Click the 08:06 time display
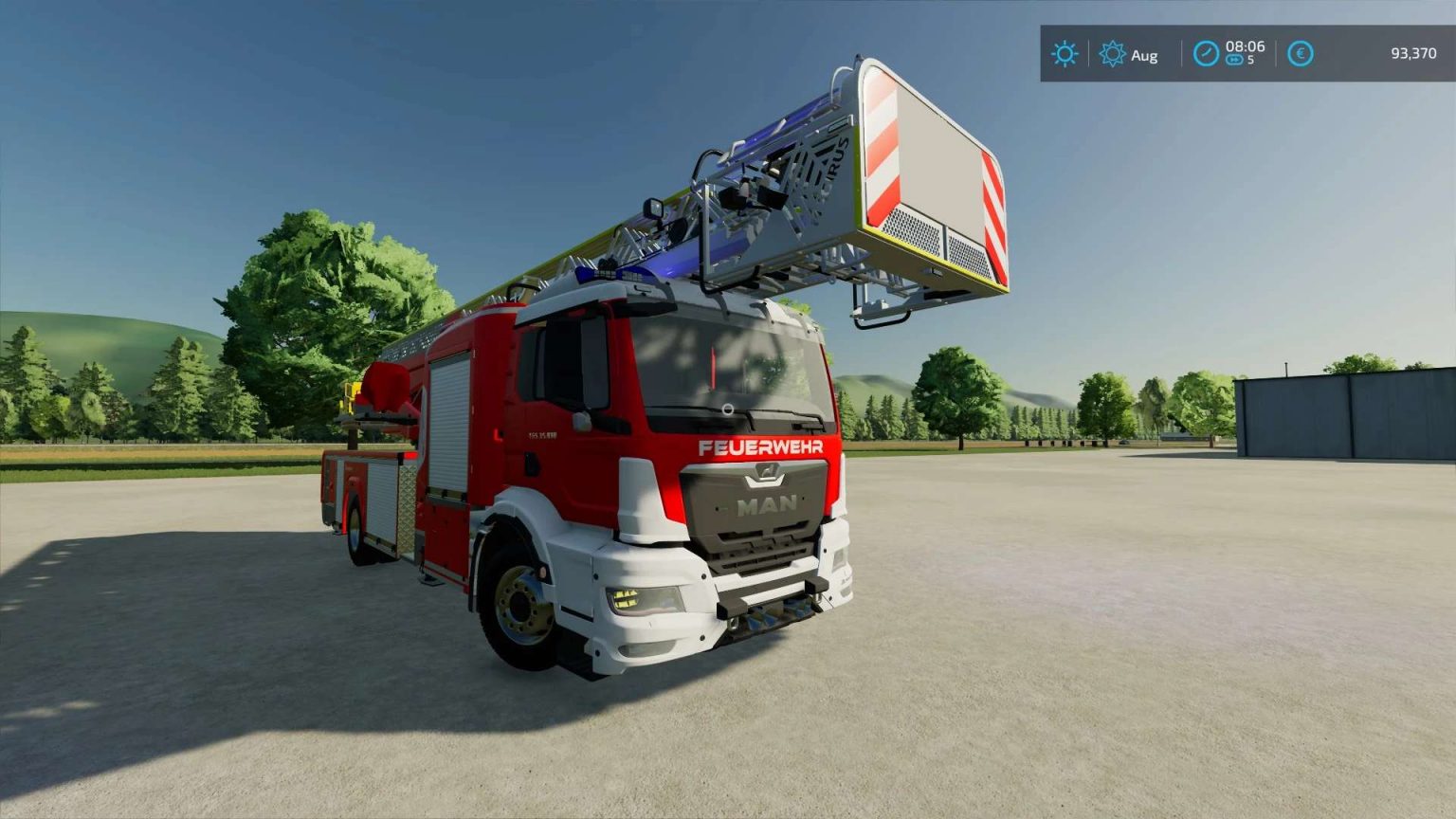 pos(1245,47)
